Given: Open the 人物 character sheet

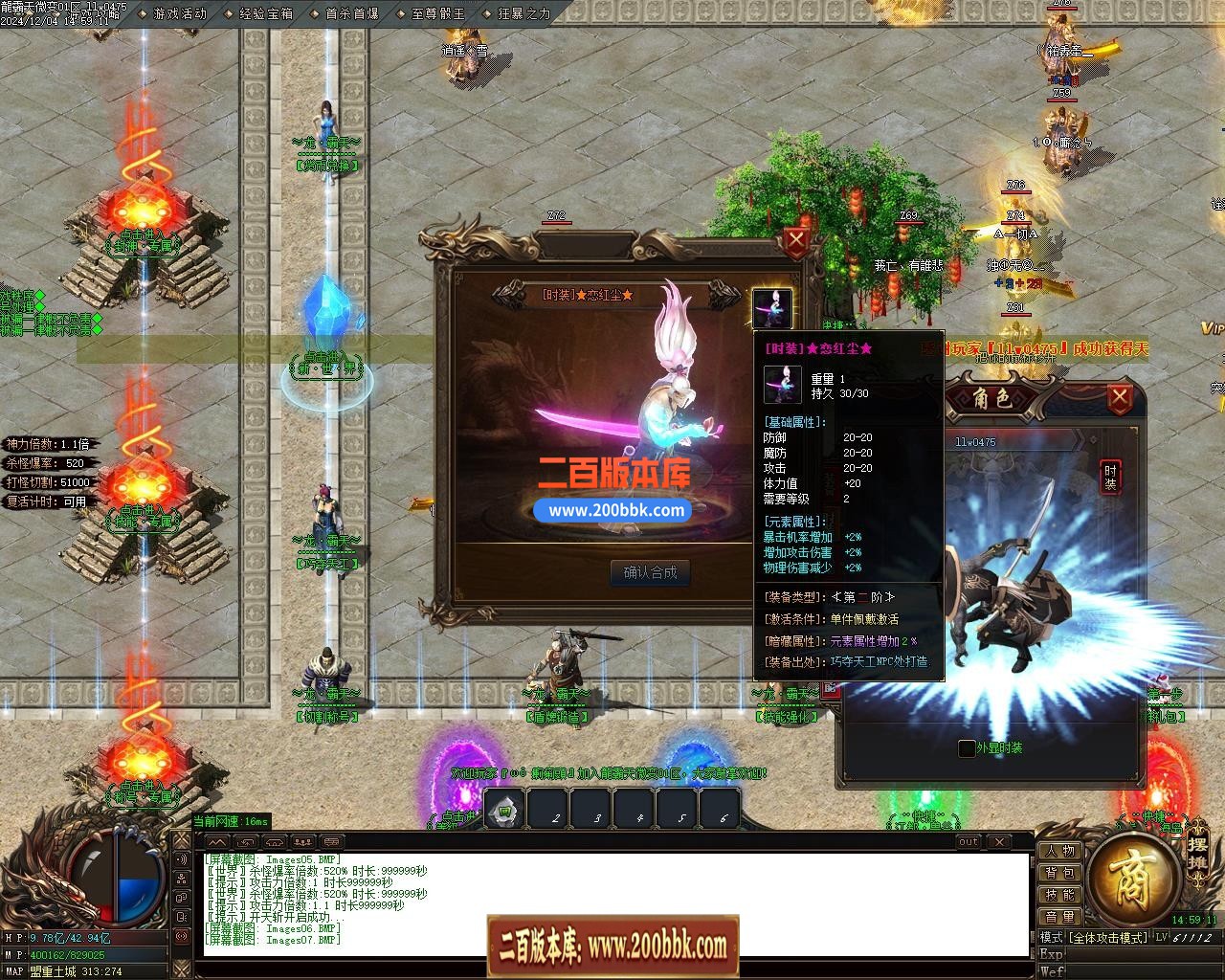Looking at the screenshot, I should [x=1059, y=851].
